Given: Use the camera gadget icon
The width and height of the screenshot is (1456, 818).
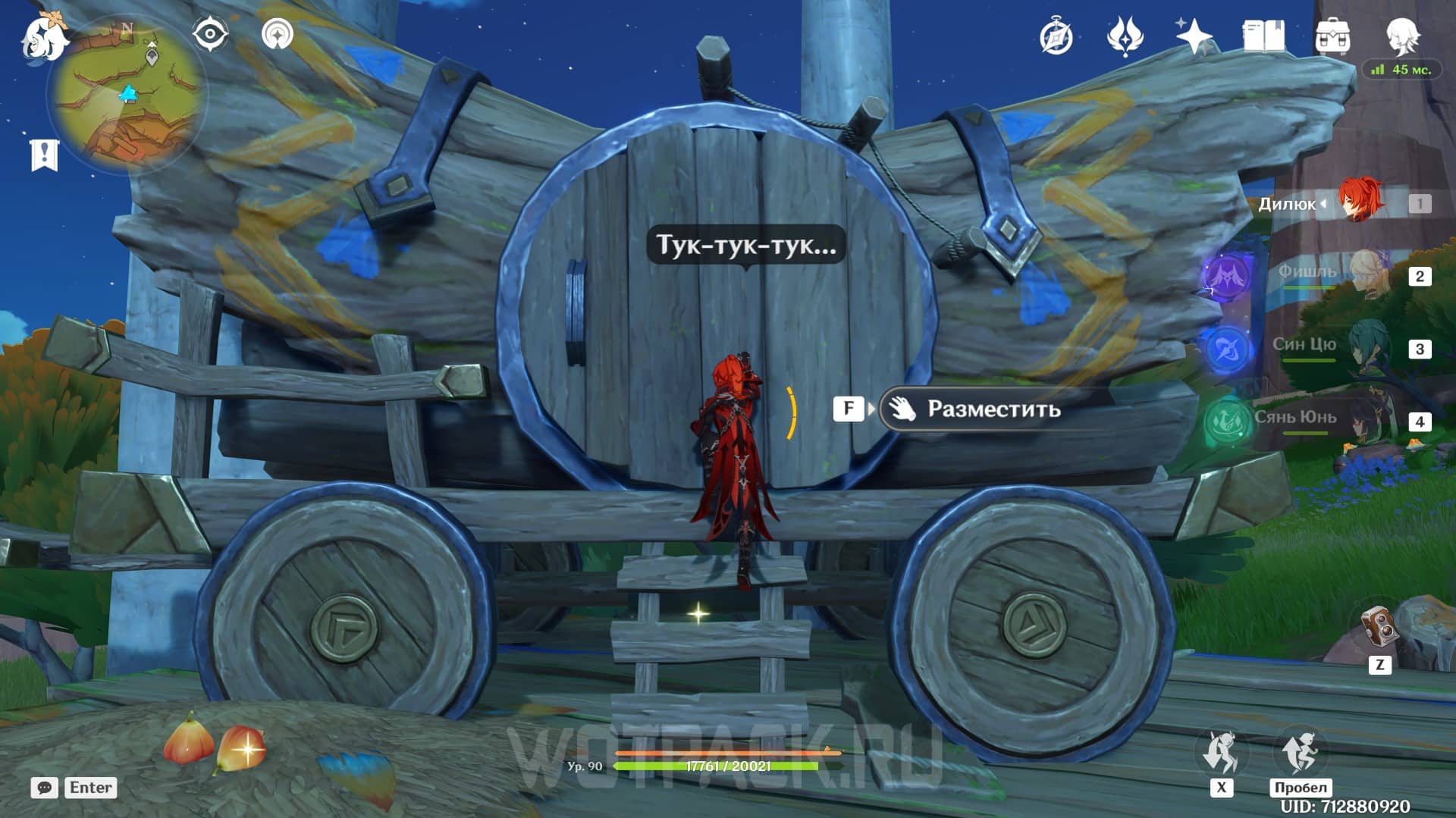Looking at the screenshot, I should tap(1379, 628).
